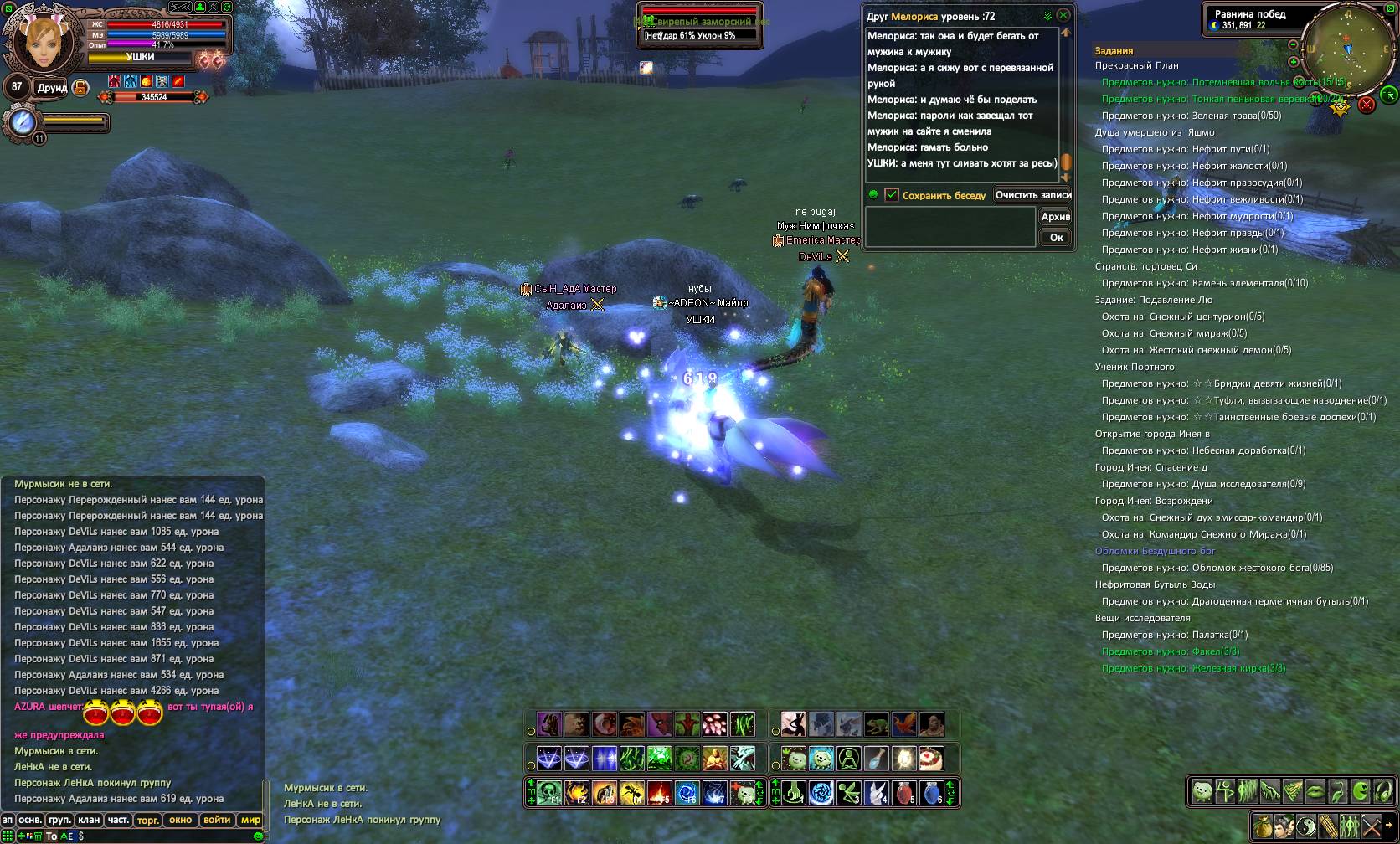Use the heart cake item icon
The width and height of the screenshot is (1400, 844).
pyautogui.click(x=931, y=759)
